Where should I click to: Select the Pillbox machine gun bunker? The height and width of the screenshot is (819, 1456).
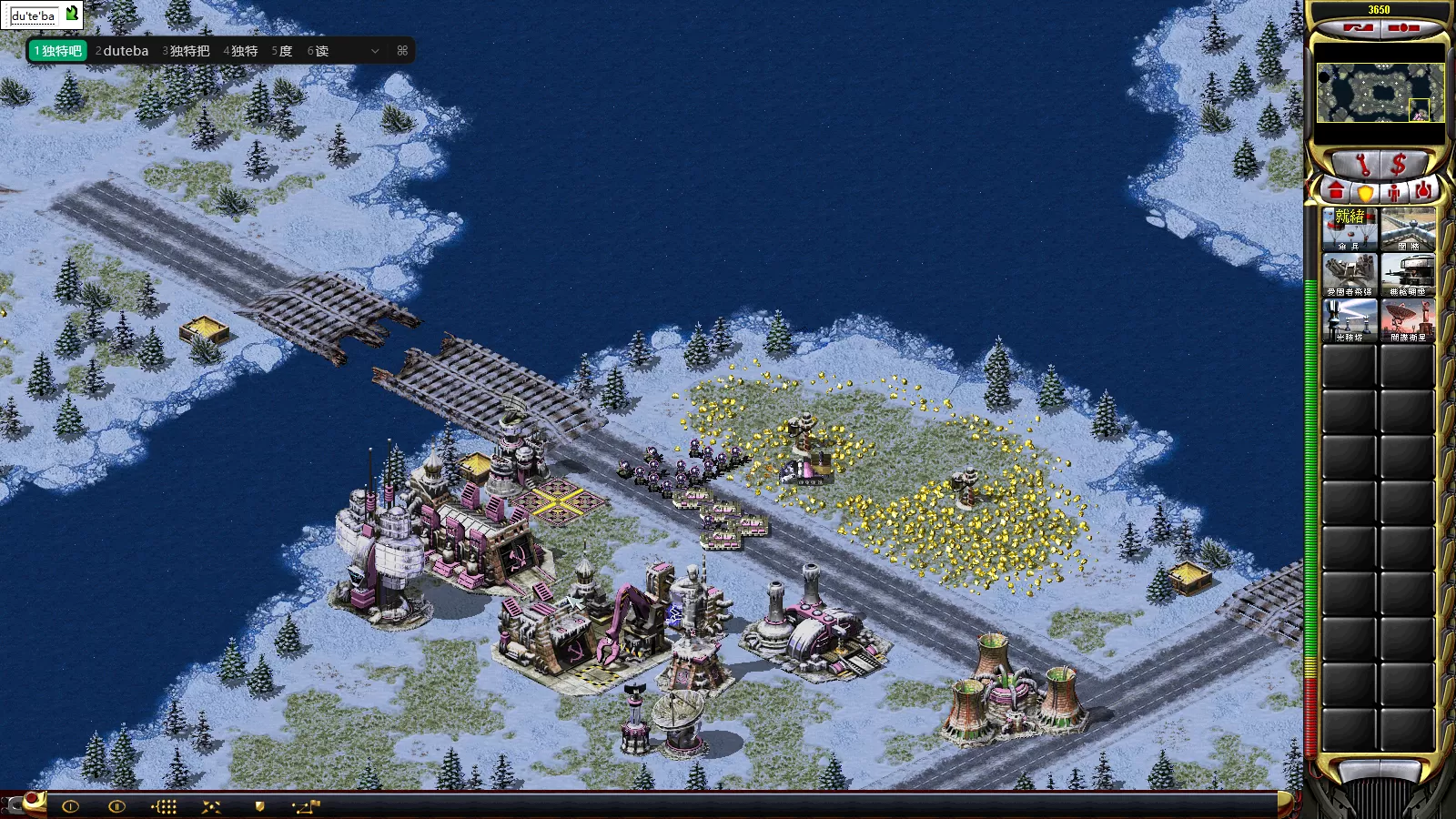(1408, 274)
